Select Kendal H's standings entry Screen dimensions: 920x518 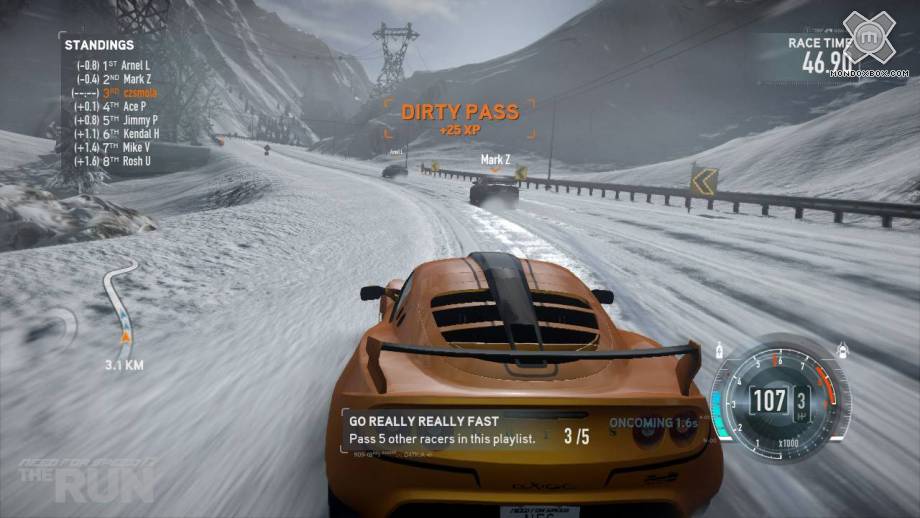pyautogui.click(x=117, y=133)
